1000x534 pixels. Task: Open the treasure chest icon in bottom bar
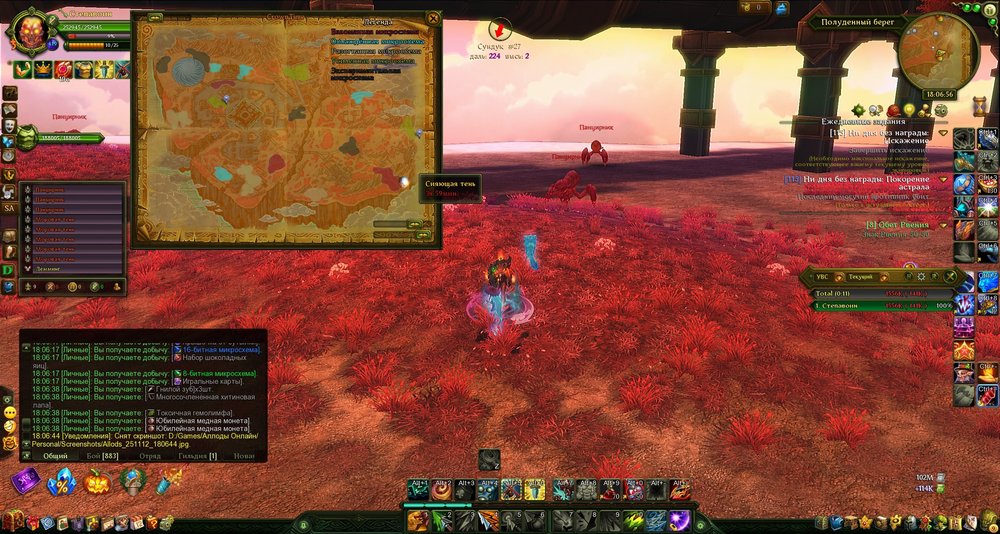[13, 521]
